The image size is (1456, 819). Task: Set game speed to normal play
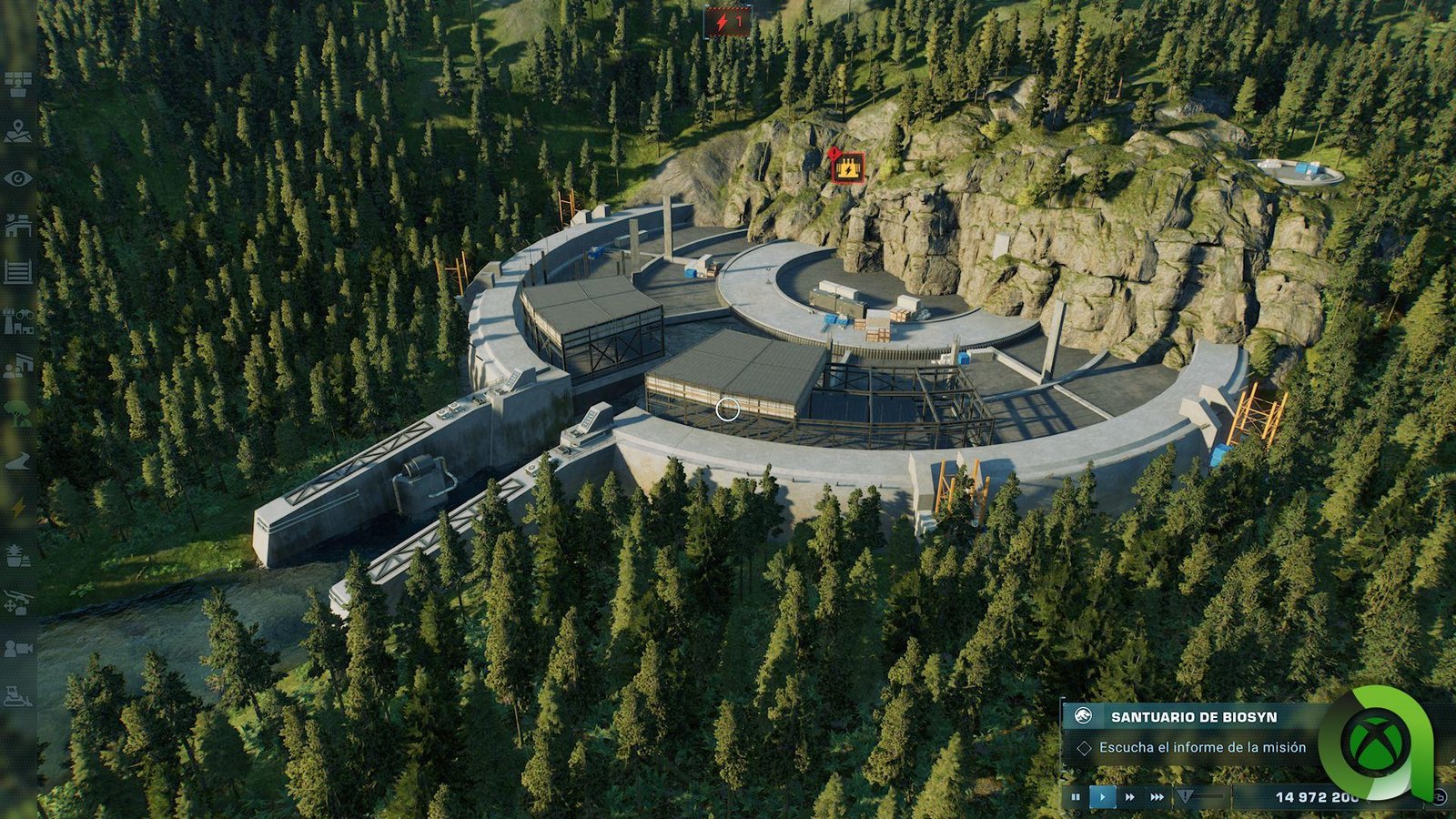point(1103,797)
